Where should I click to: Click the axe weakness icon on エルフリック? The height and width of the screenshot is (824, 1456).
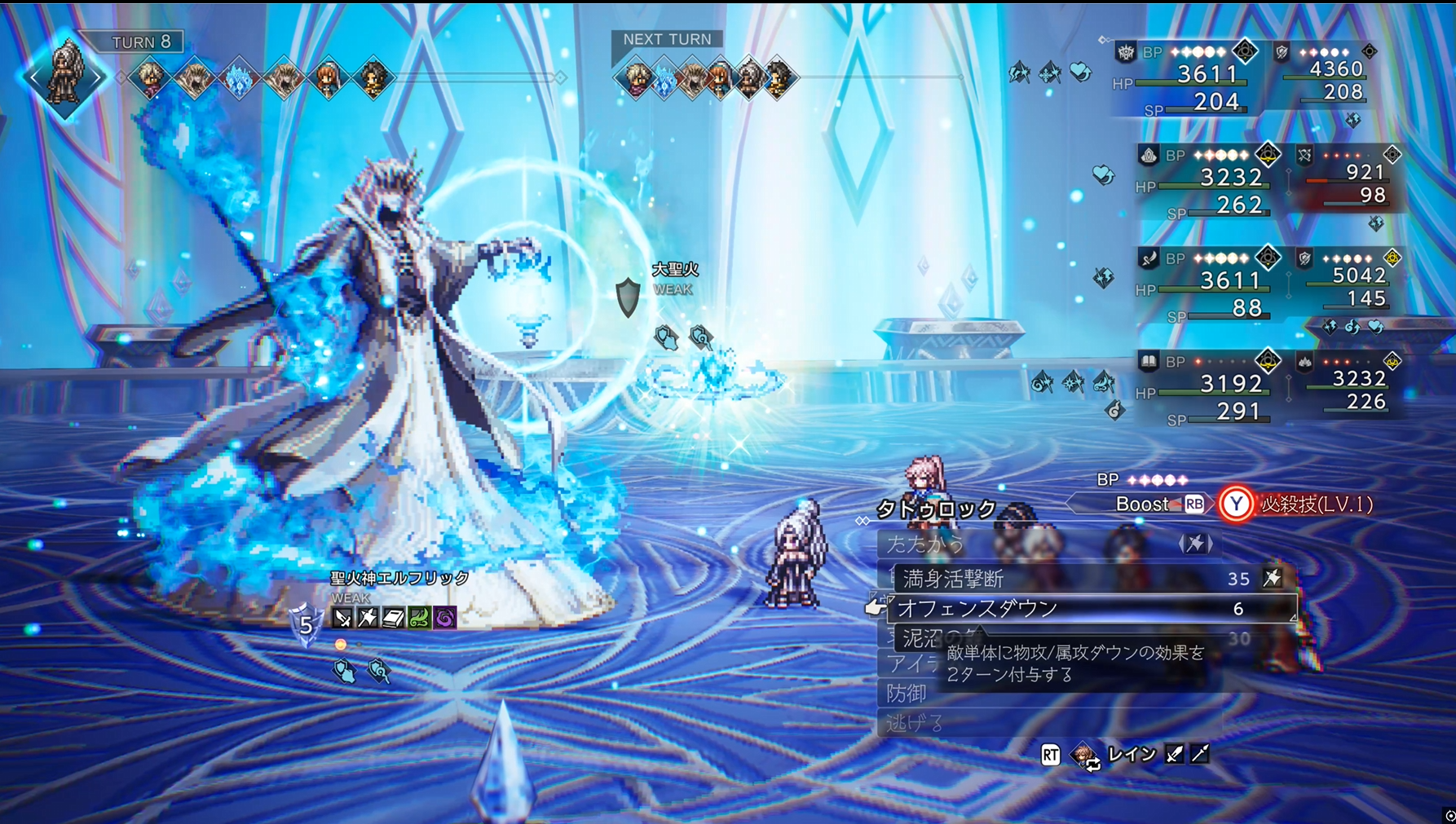coord(368,619)
